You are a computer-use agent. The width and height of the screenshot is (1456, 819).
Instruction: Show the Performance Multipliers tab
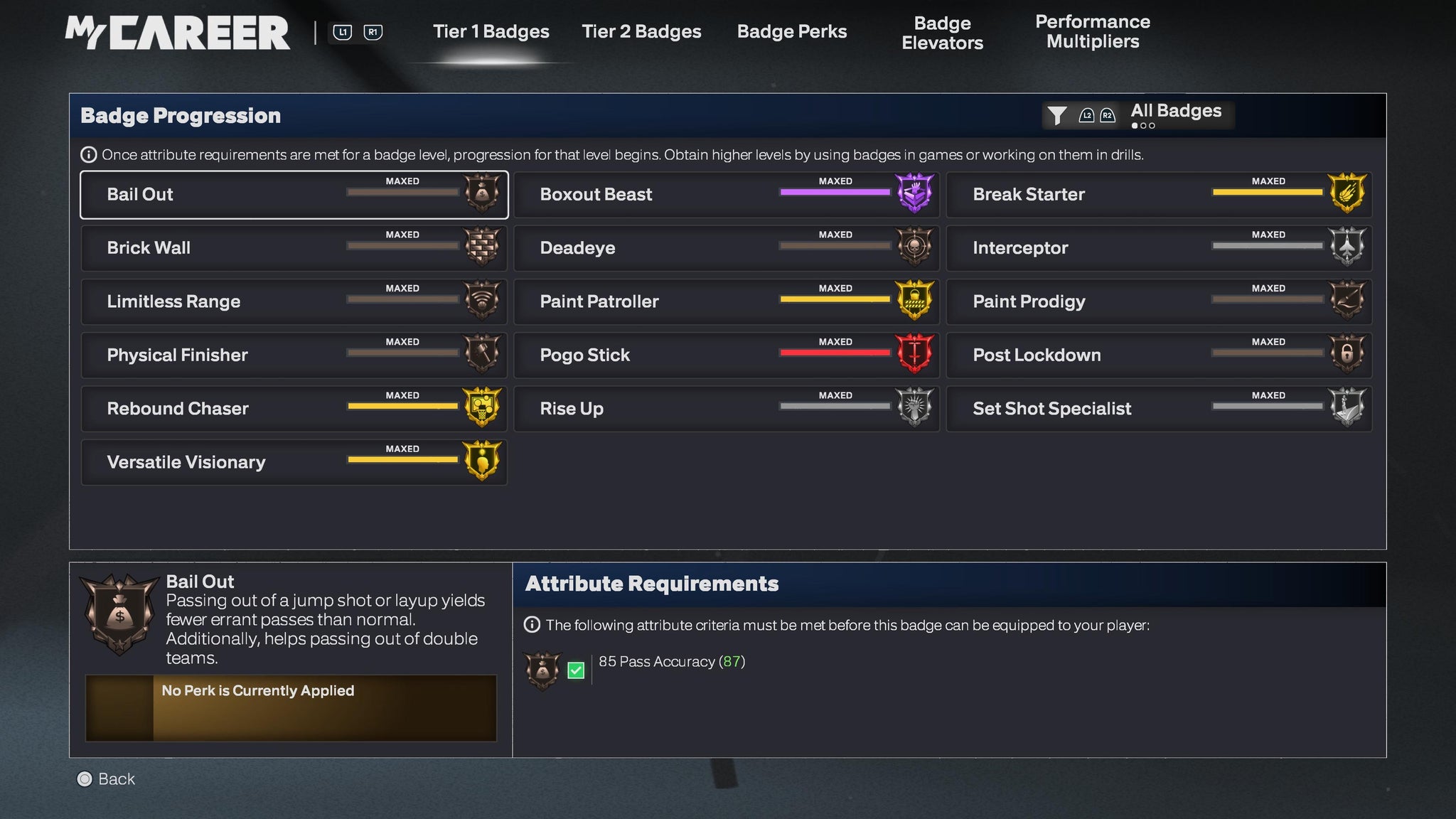1092,32
